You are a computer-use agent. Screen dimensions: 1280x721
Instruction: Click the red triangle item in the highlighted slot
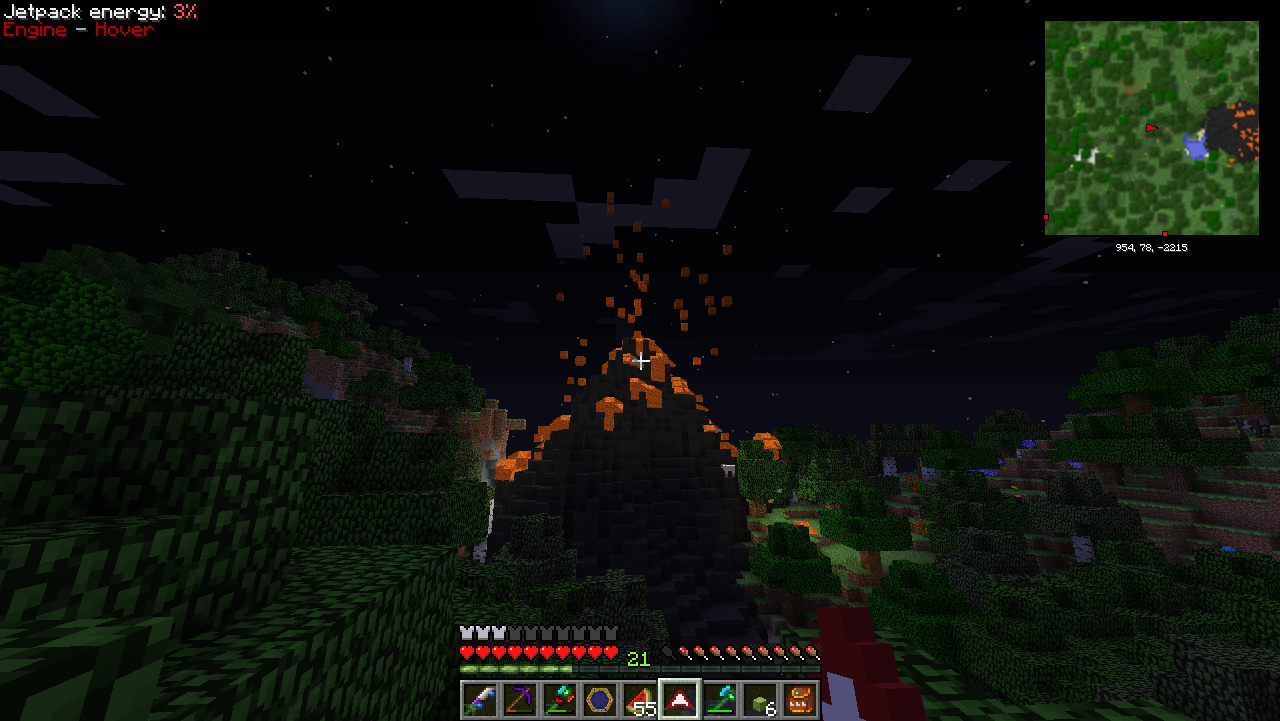click(x=680, y=699)
